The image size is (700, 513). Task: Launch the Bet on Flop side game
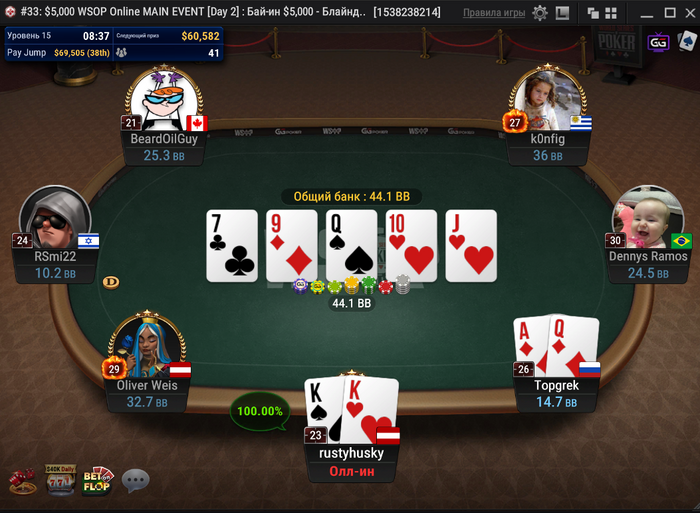(97, 480)
